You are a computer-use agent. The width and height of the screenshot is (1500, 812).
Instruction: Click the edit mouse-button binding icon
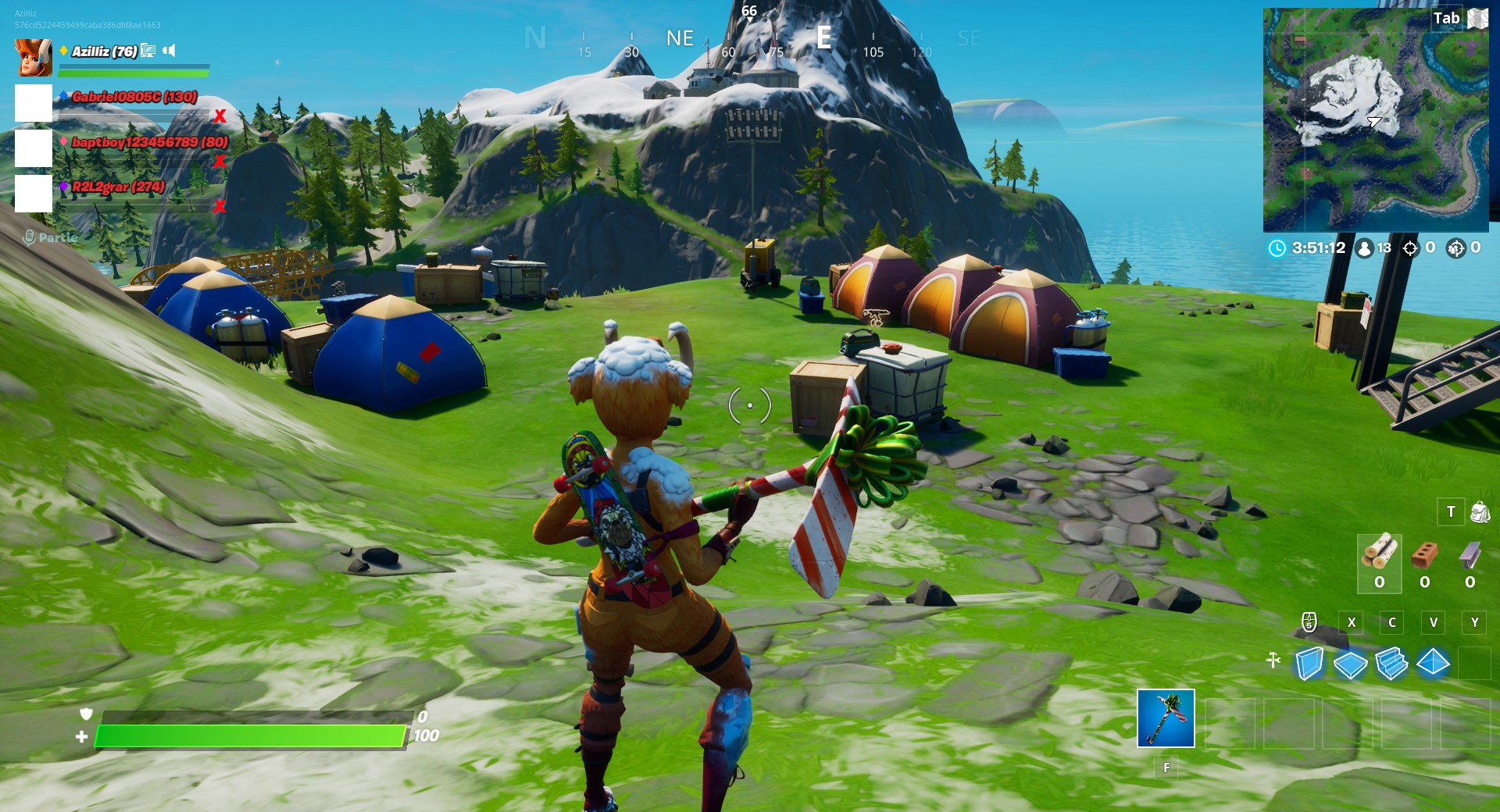pyautogui.click(x=1310, y=622)
